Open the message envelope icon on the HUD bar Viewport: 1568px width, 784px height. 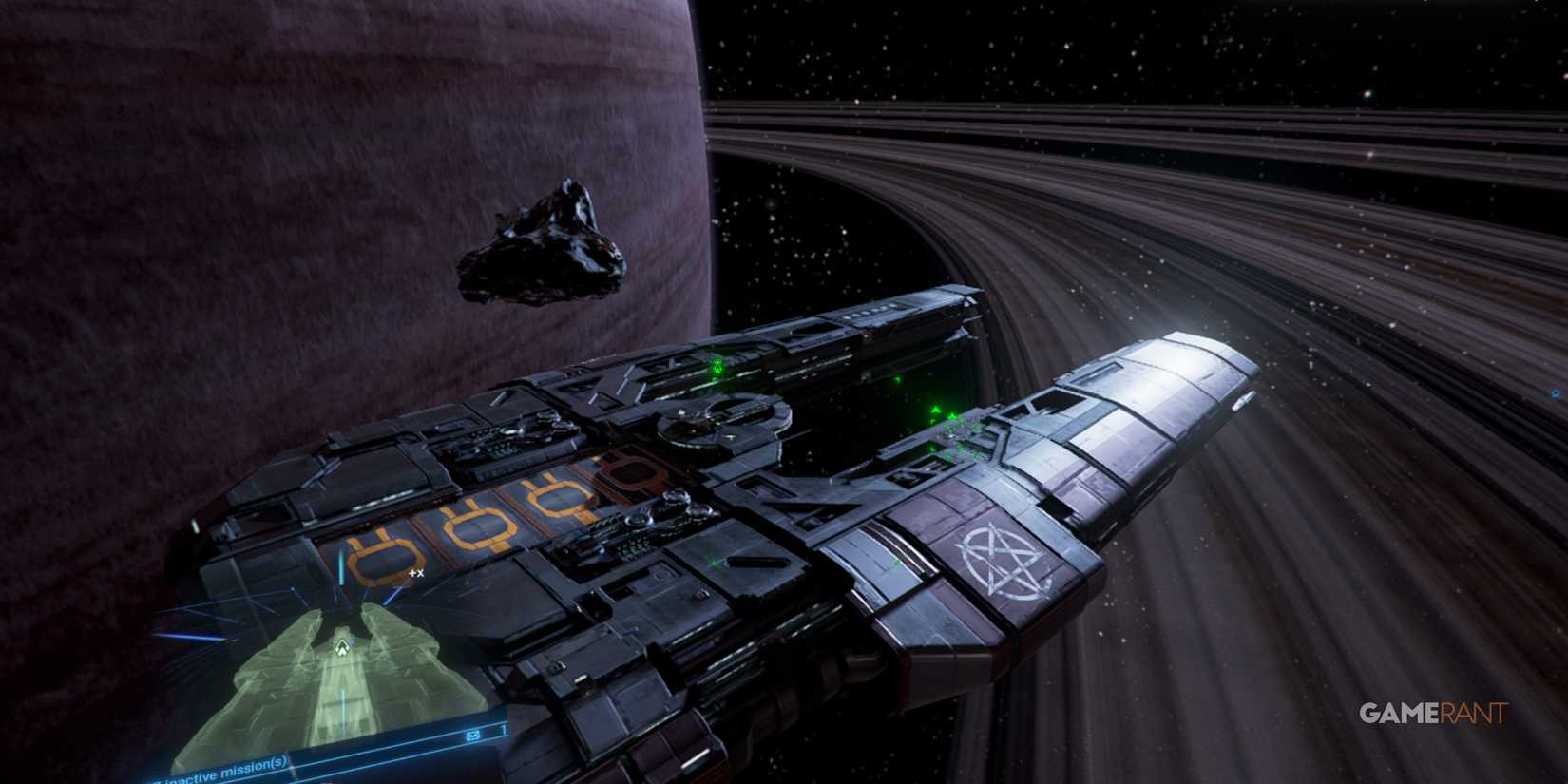point(472,734)
